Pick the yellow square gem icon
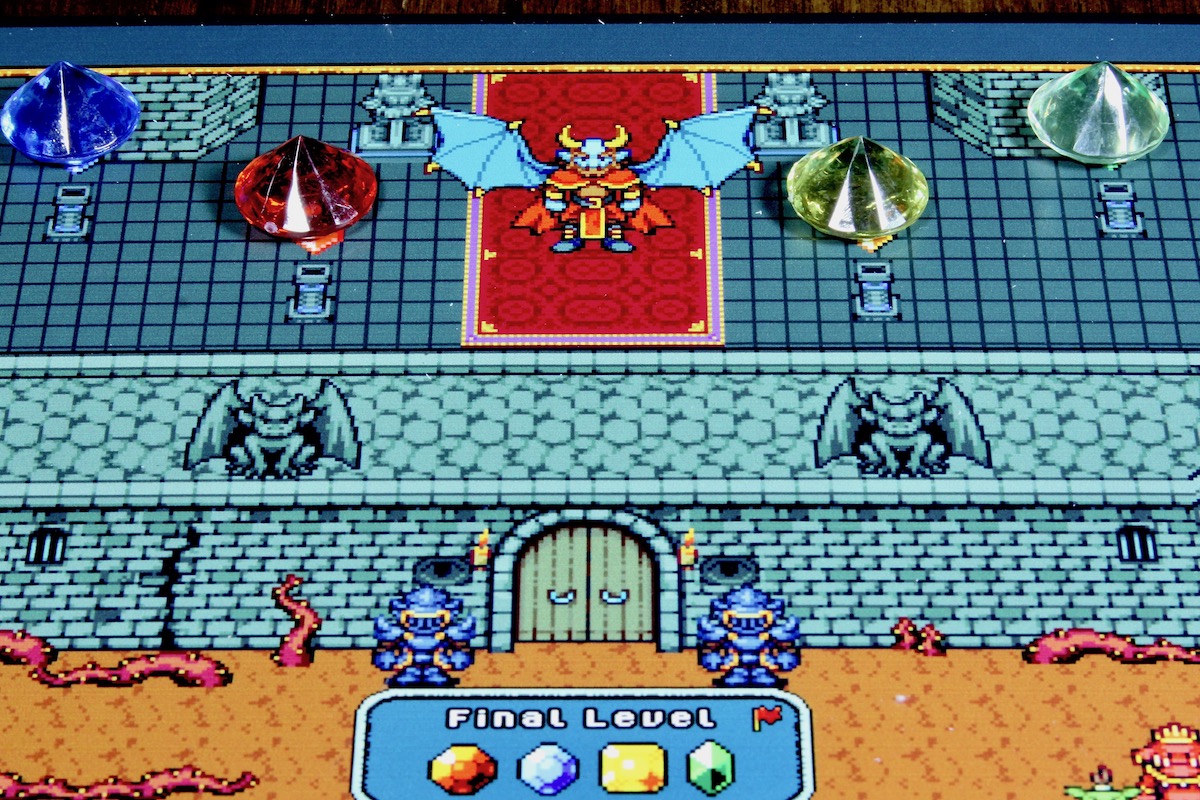1200x800 pixels. point(632,768)
